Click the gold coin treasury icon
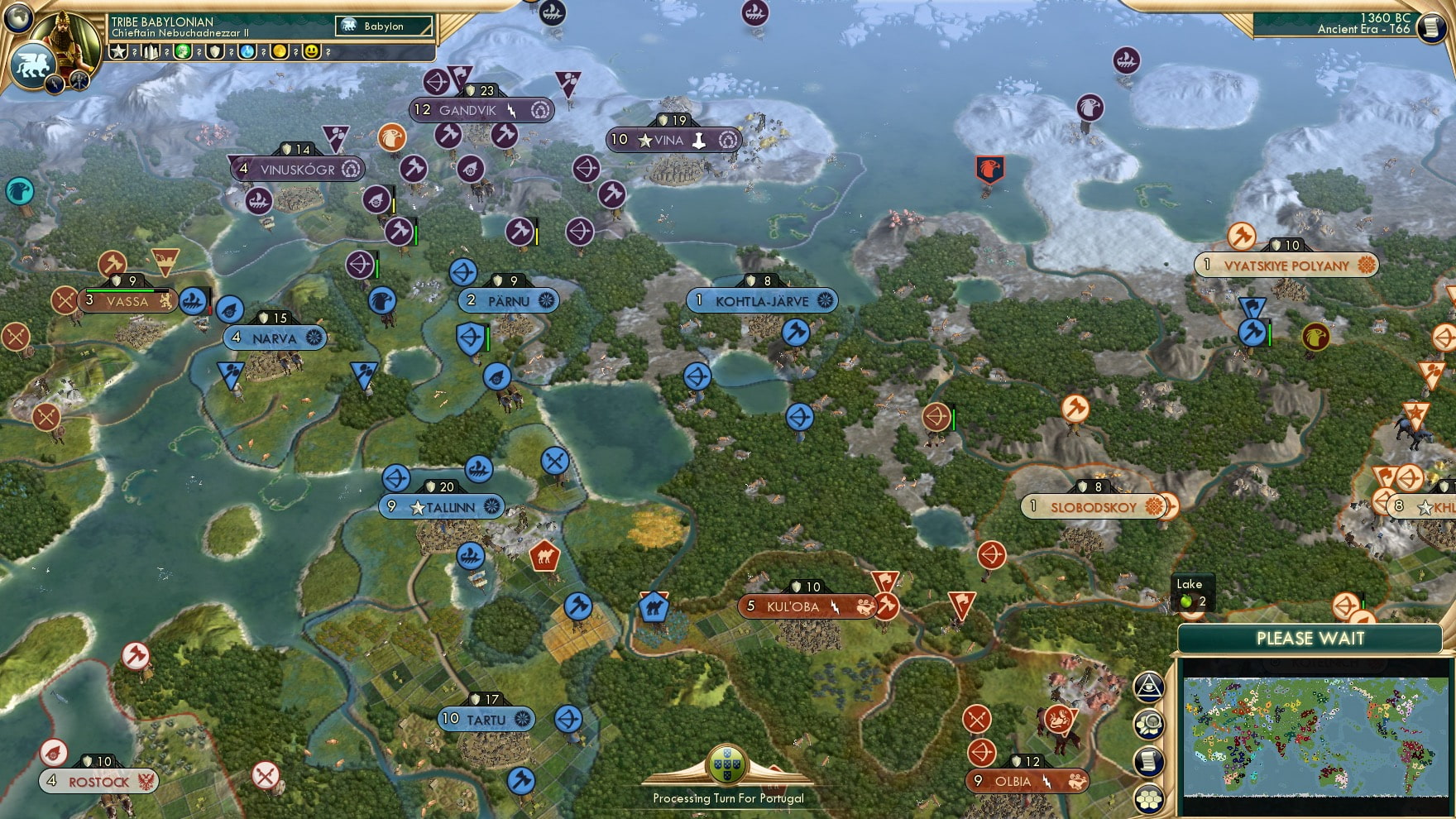The height and width of the screenshot is (819, 1456). pos(281,51)
